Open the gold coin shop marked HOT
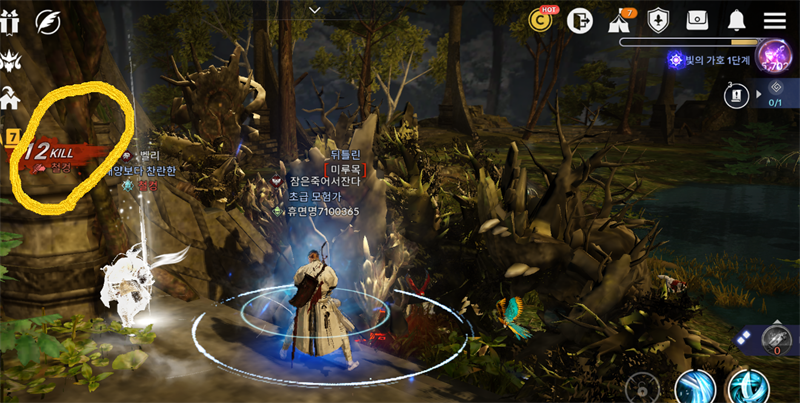Image resolution: width=800 pixels, height=403 pixels. pos(543,19)
